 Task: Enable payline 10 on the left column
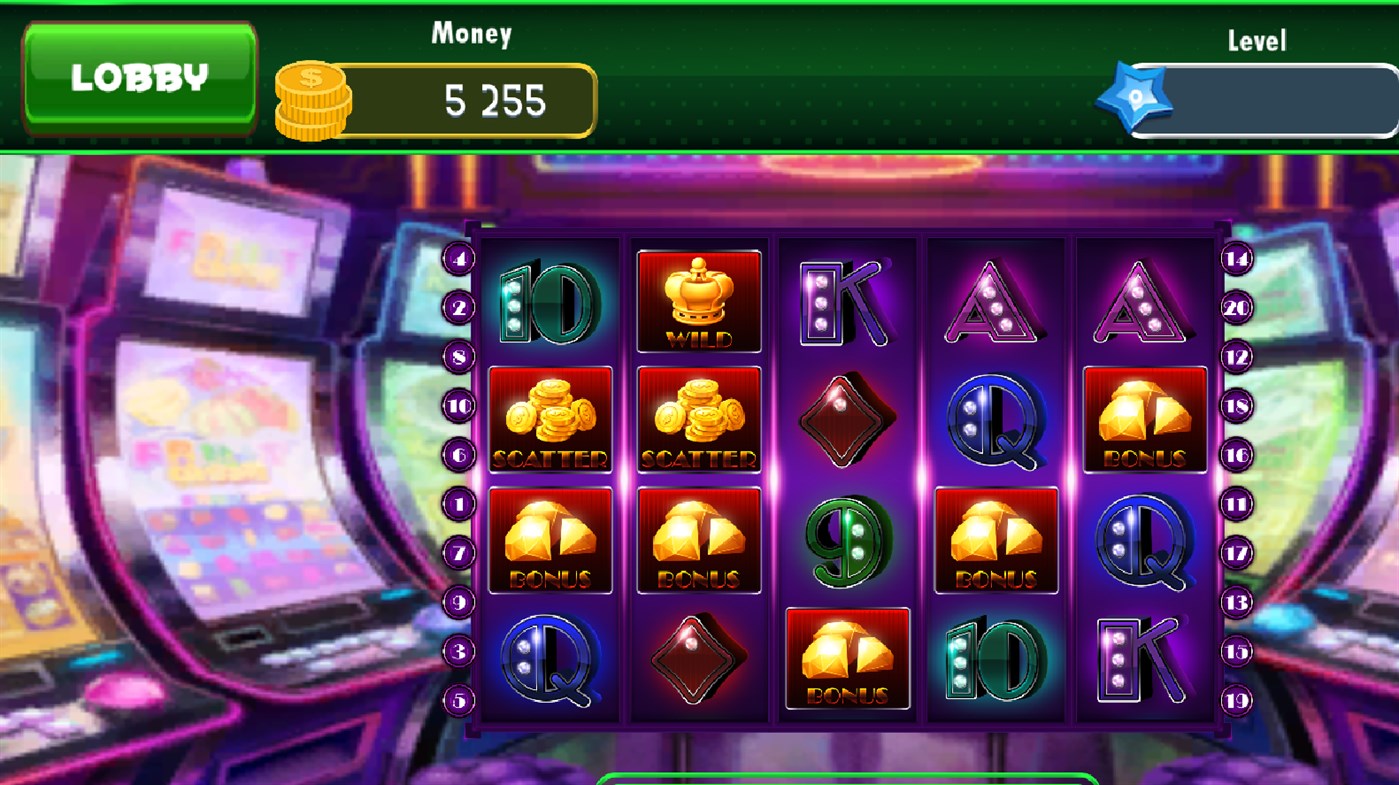coord(458,406)
